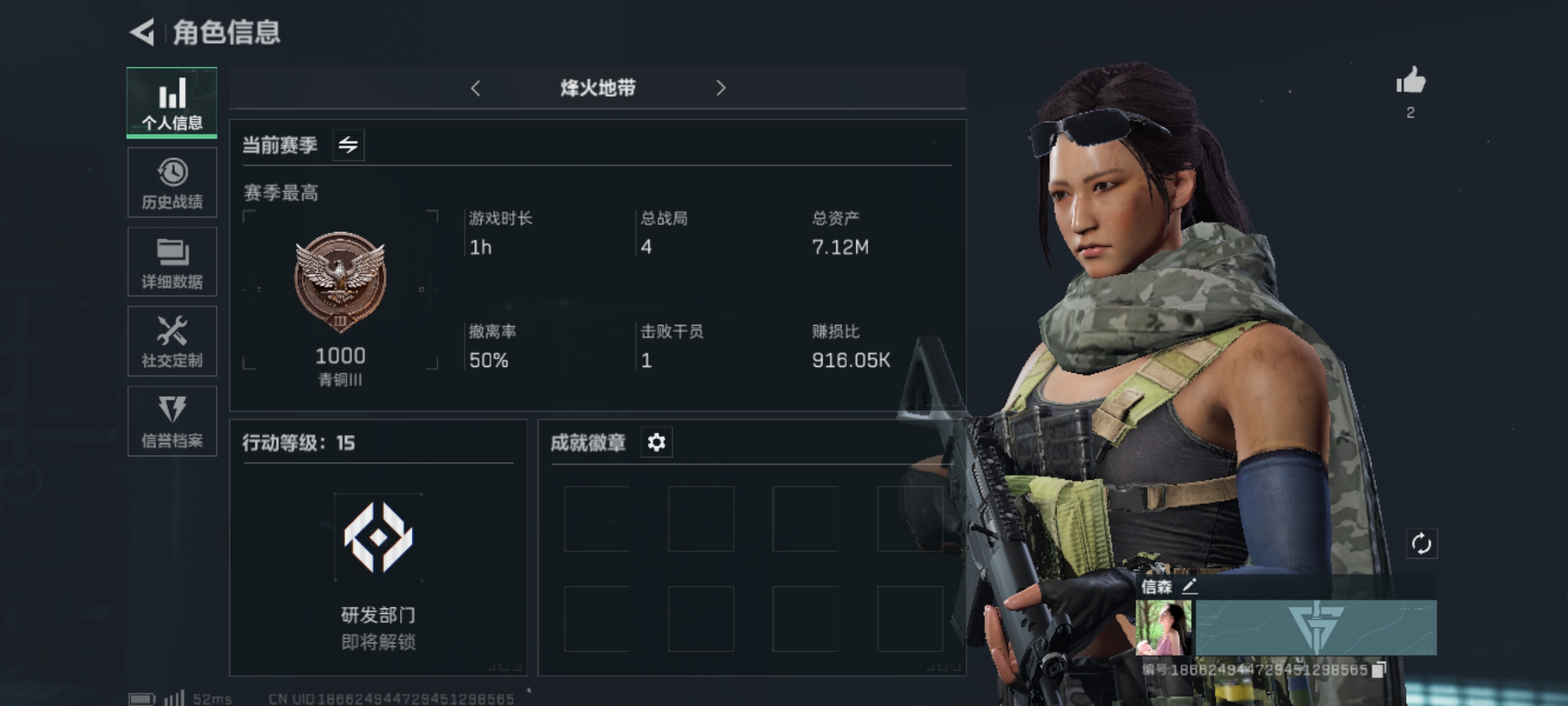This screenshot has height=706, width=1568.
Task: Open the 历史战绩 tab
Action: [x=172, y=183]
